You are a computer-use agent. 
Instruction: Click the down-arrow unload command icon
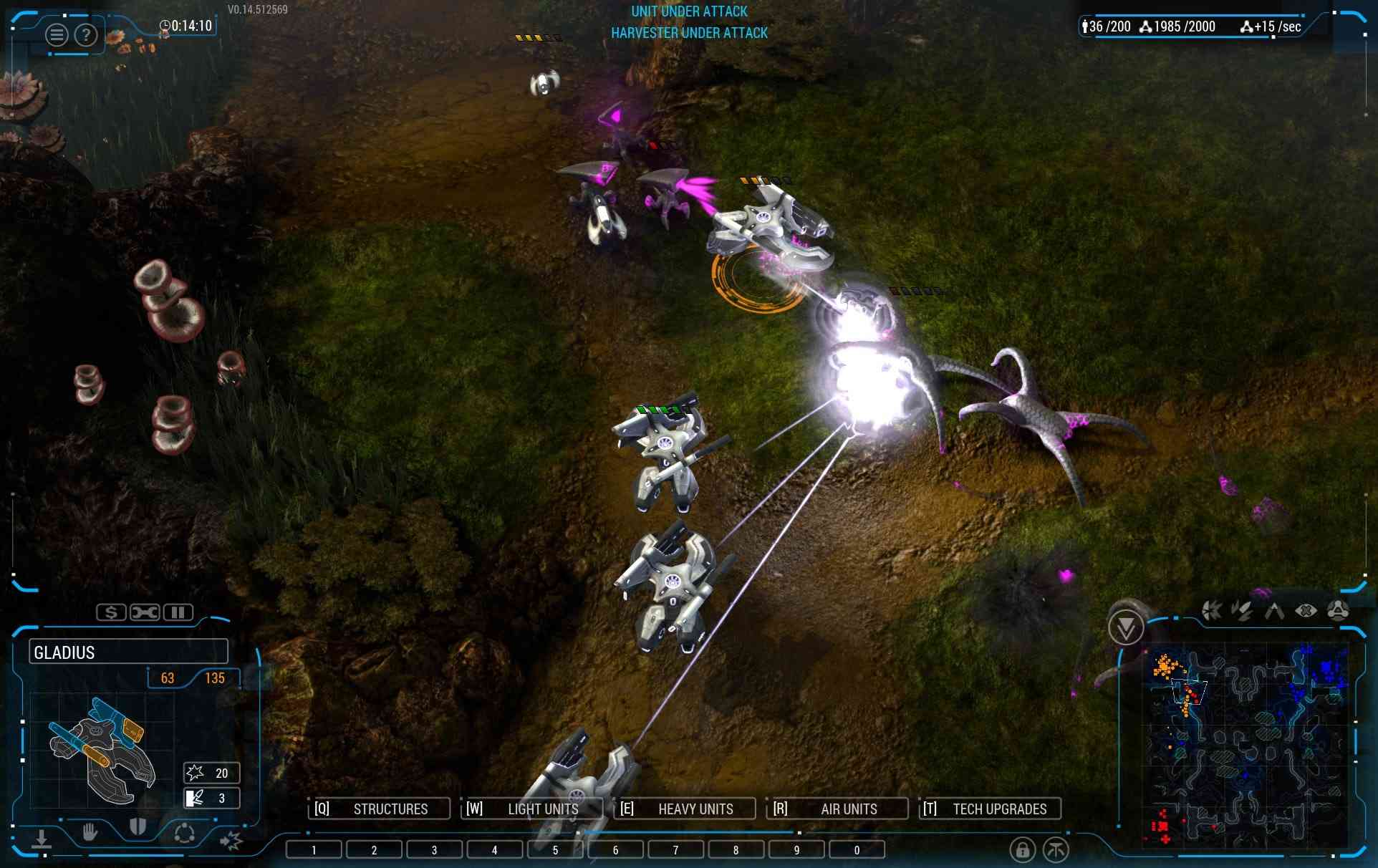(42, 839)
